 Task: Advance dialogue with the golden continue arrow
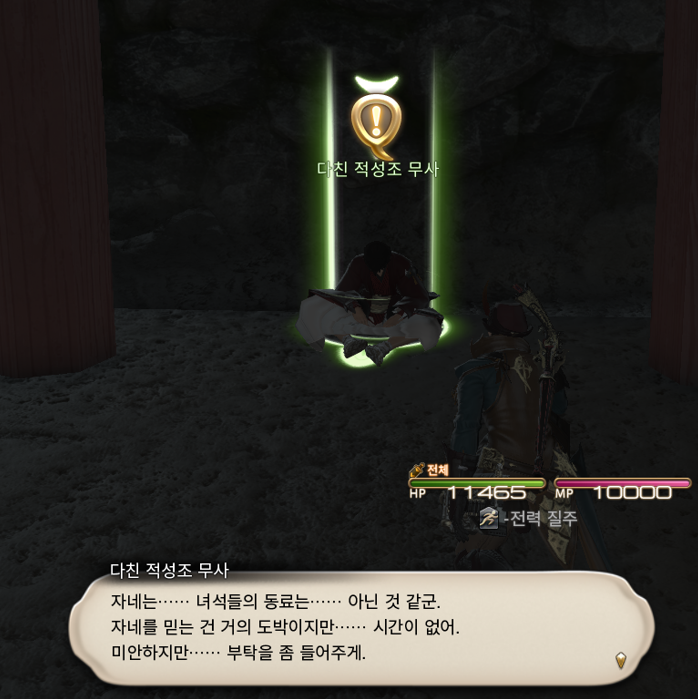click(x=621, y=660)
